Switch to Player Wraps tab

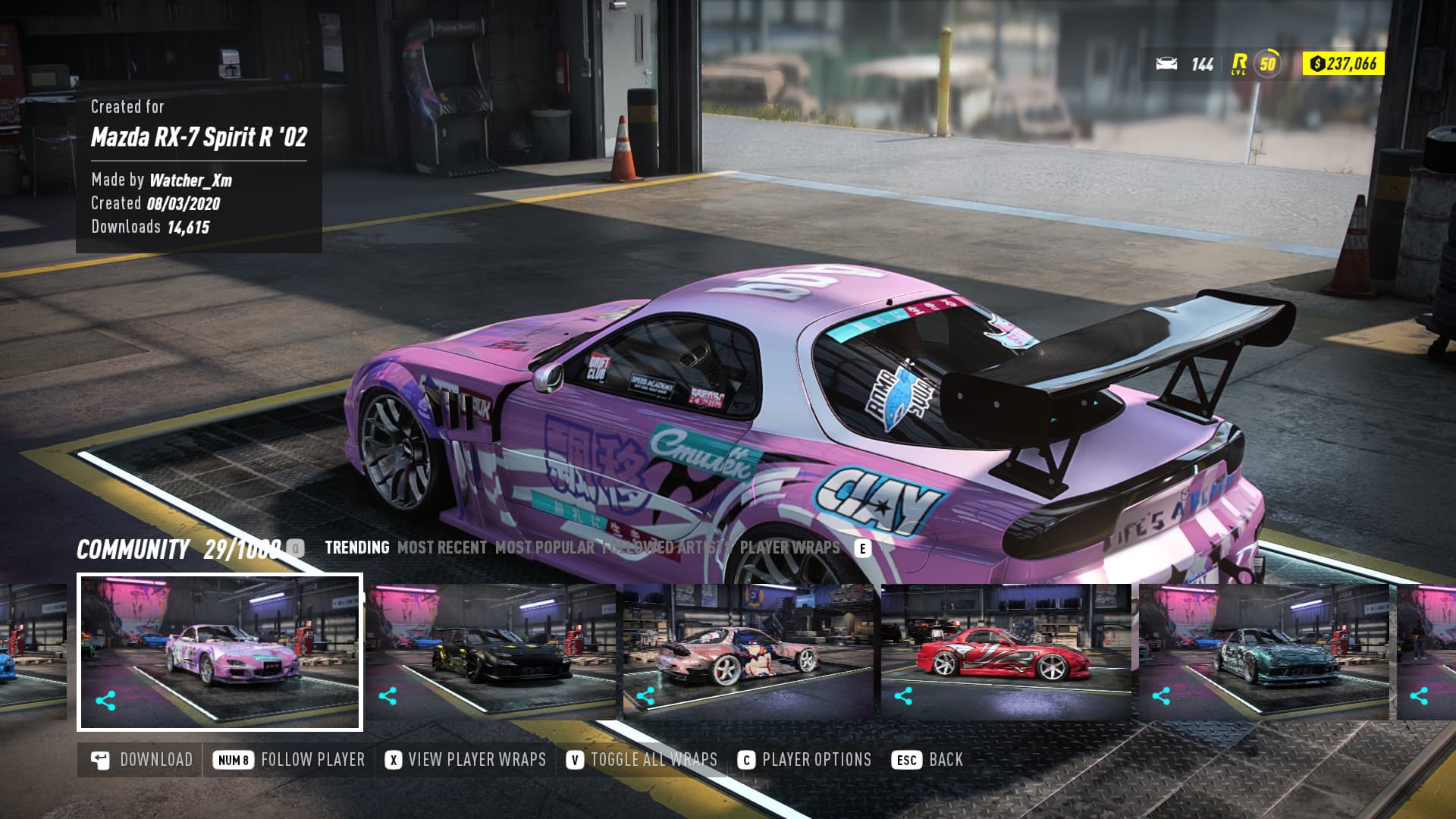click(x=789, y=548)
